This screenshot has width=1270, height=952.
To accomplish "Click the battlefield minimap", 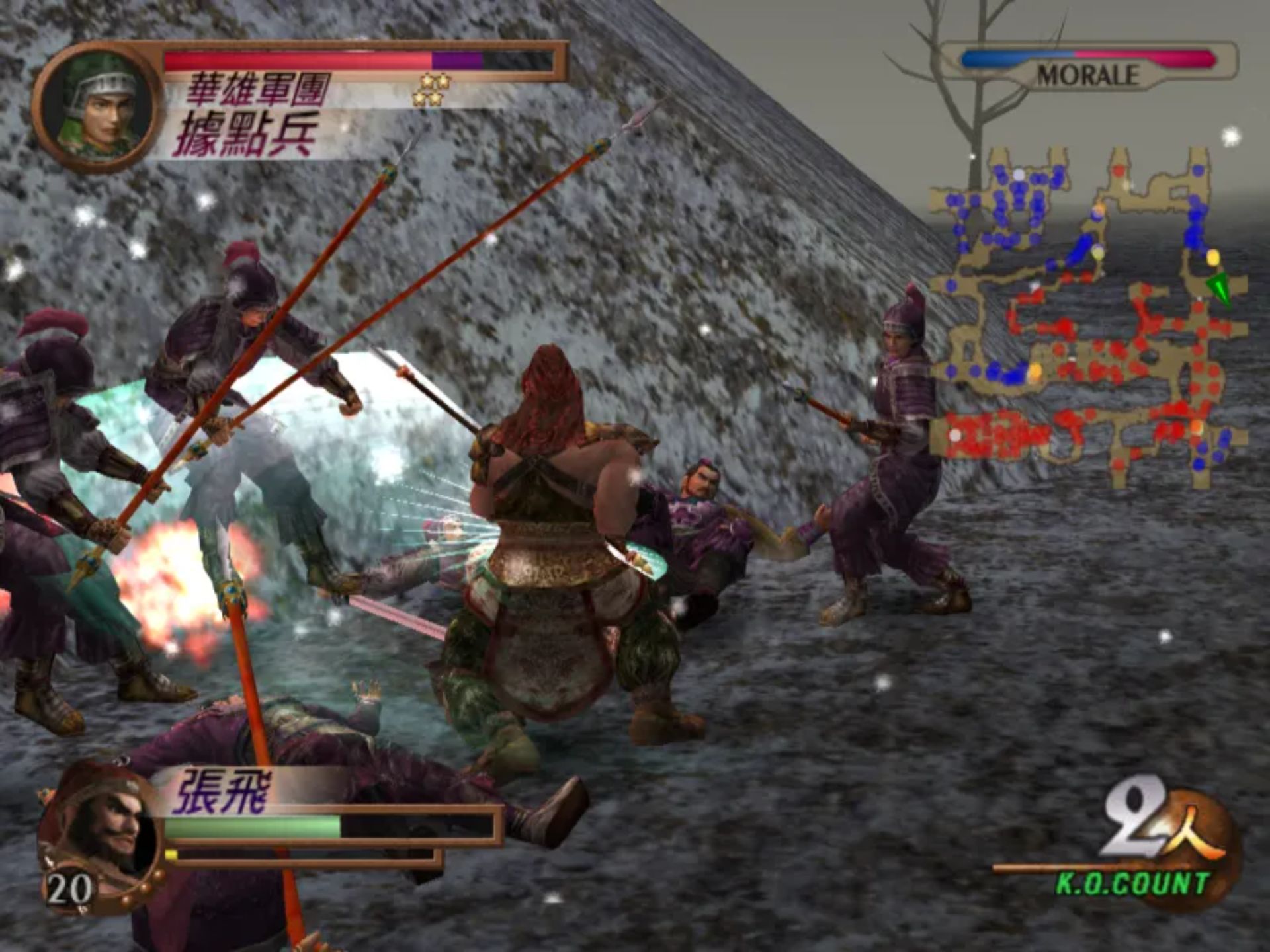I will pyautogui.click(x=1088, y=317).
